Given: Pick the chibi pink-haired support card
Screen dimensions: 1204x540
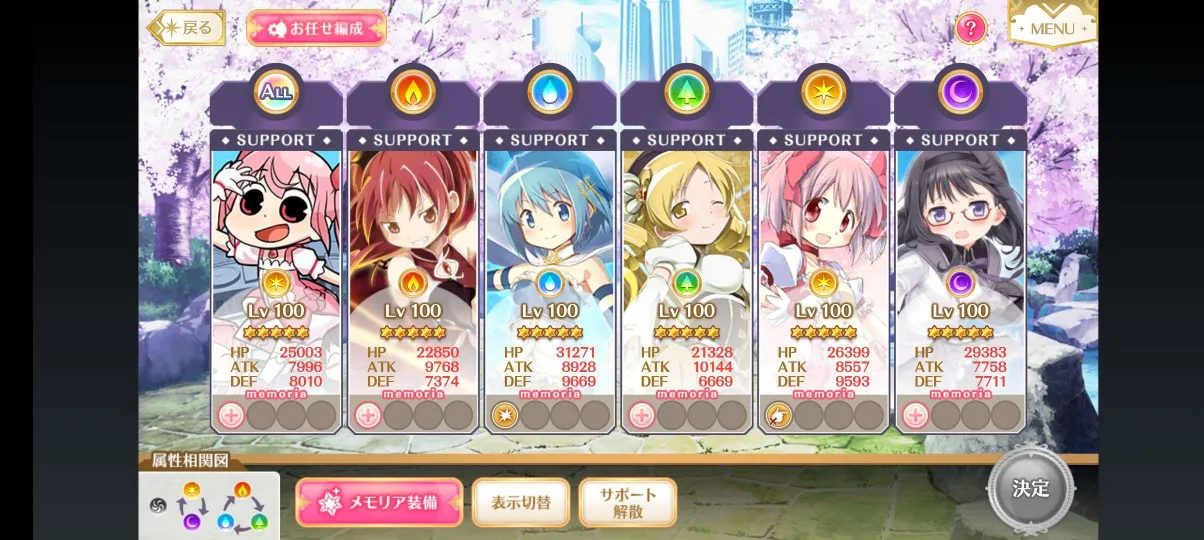Looking at the screenshot, I should pos(276,230).
